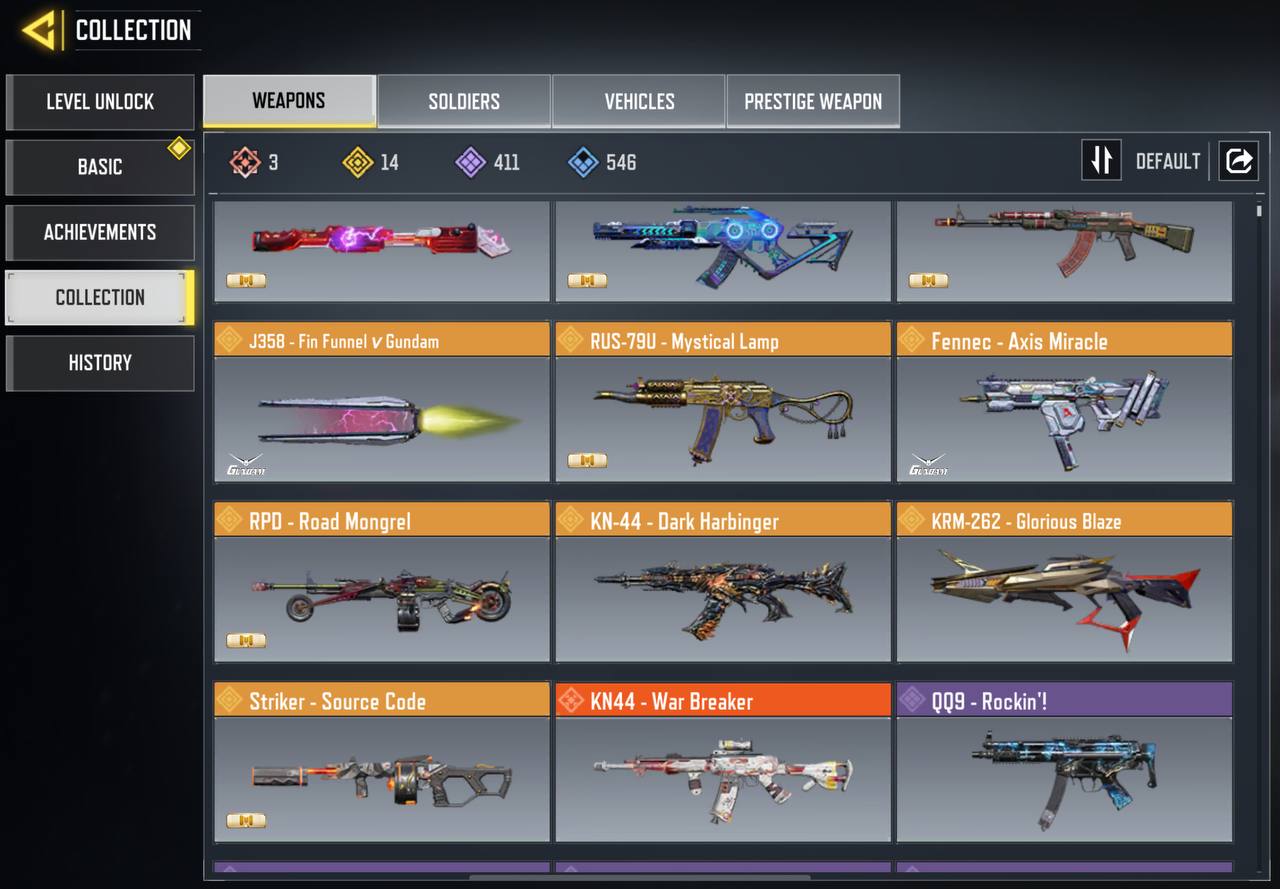Switch to the Soldiers tab

coord(464,102)
